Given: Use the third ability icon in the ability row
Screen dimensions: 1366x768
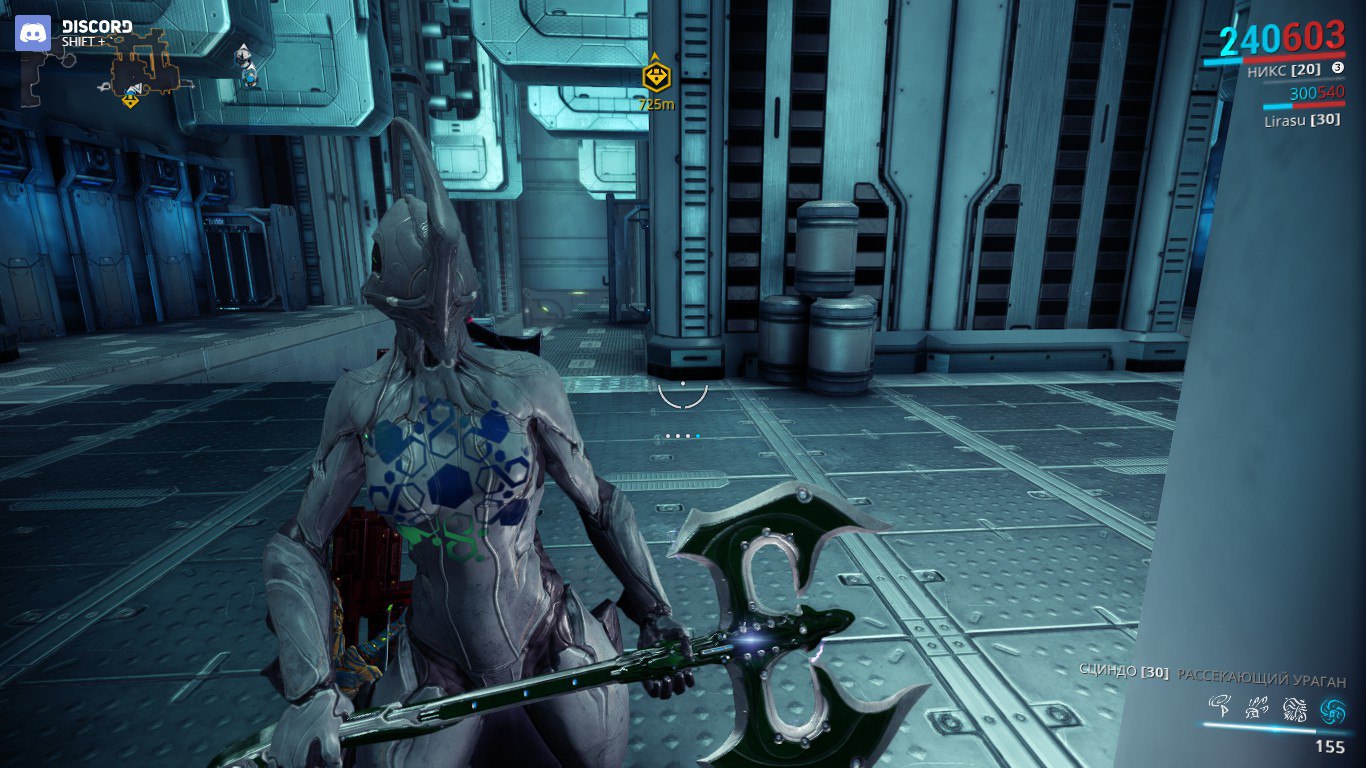Looking at the screenshot, I should pos(1294,710).
